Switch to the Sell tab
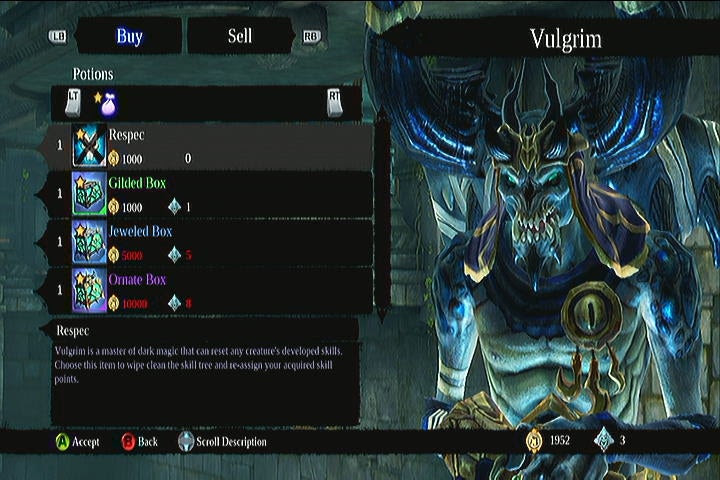This screenshot has height=480, width=720. tap(240, 37)
